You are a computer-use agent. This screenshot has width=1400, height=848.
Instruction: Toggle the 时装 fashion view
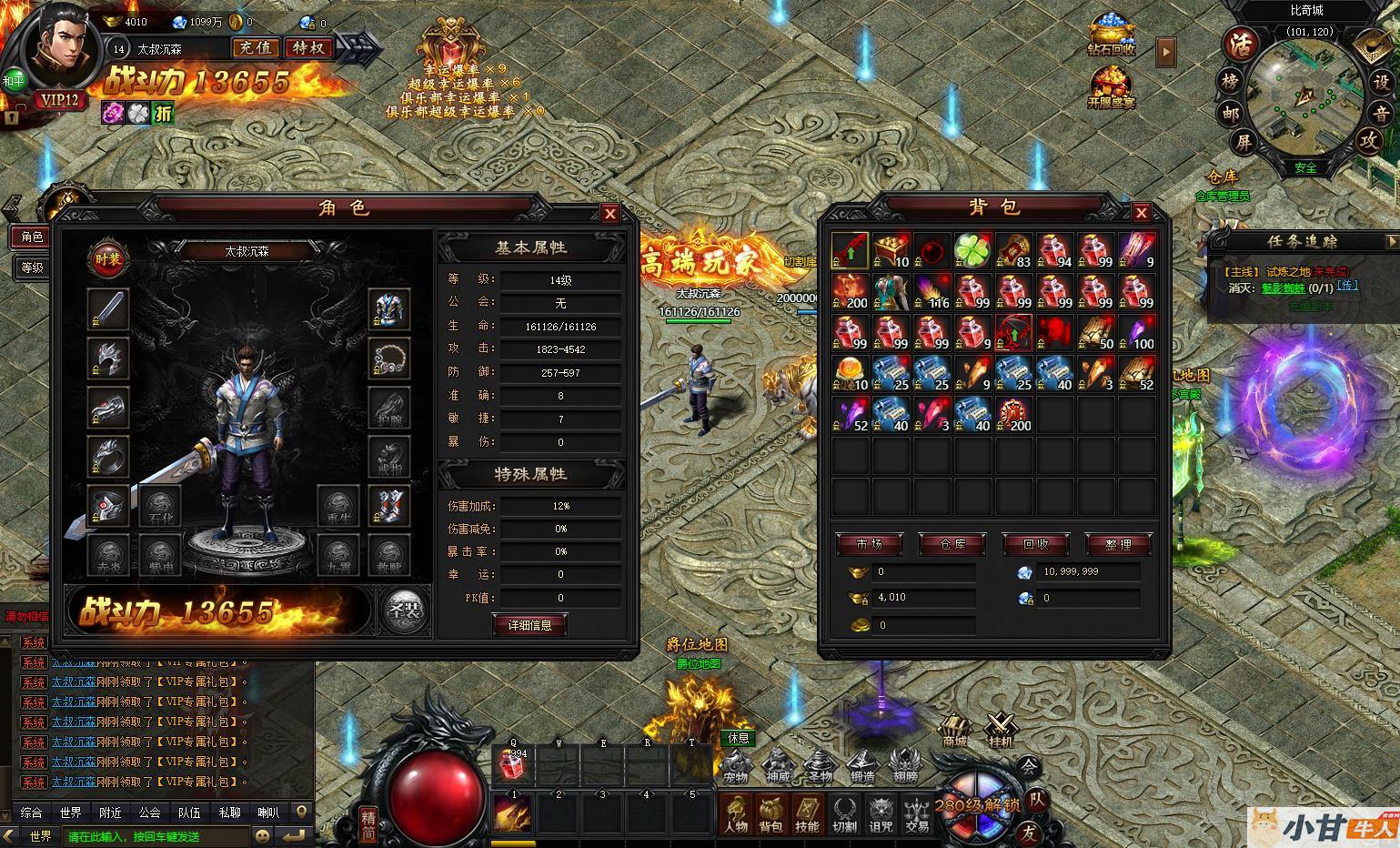point(108,260)
